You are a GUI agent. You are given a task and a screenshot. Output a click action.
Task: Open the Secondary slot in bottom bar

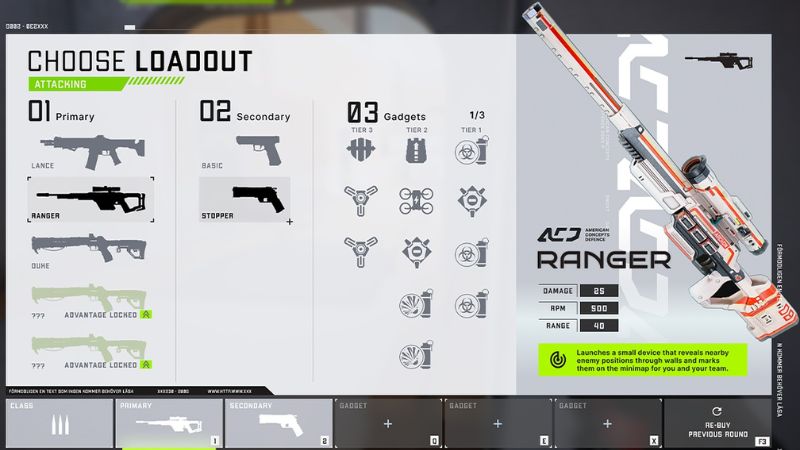click(277, 423)
